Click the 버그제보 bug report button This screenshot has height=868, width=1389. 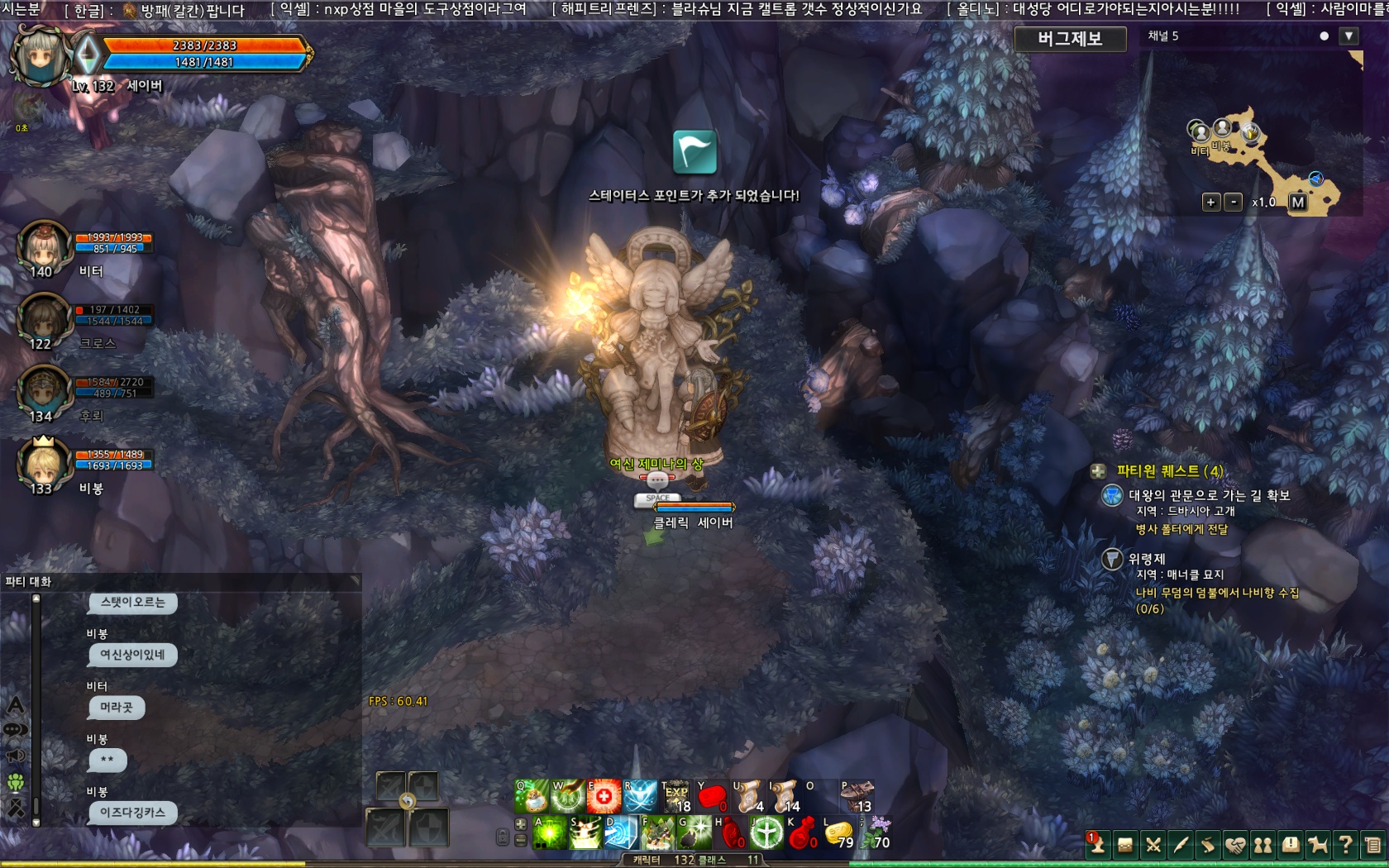1072,39
